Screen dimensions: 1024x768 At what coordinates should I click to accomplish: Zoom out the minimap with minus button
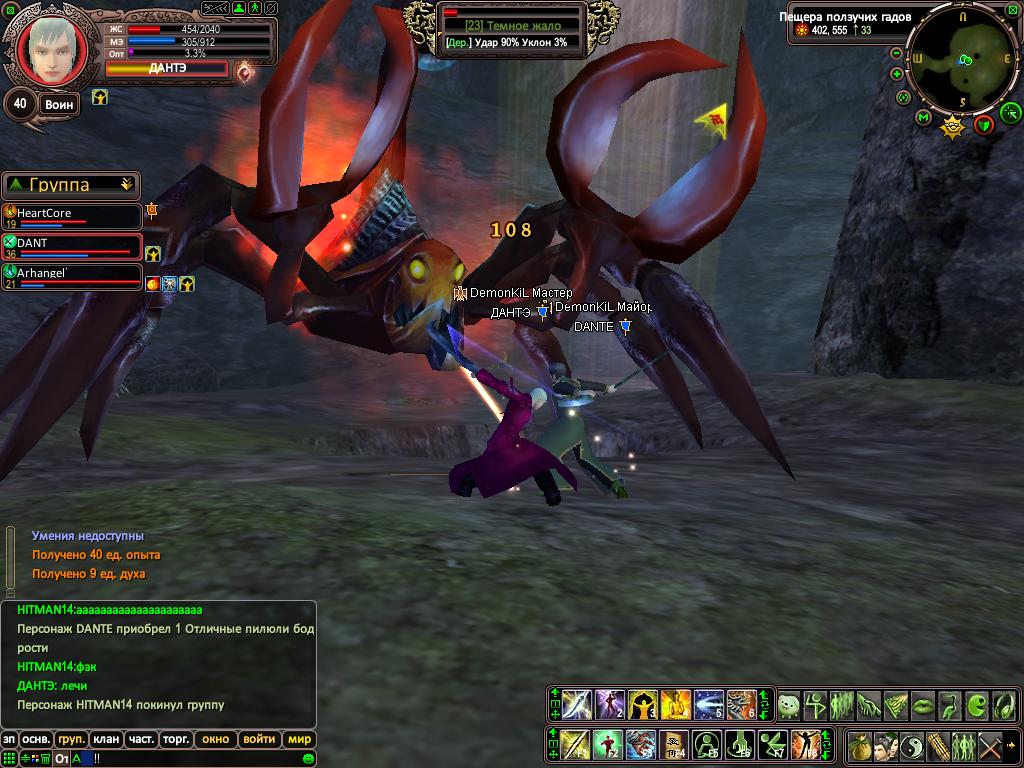(x=896, y=53)
